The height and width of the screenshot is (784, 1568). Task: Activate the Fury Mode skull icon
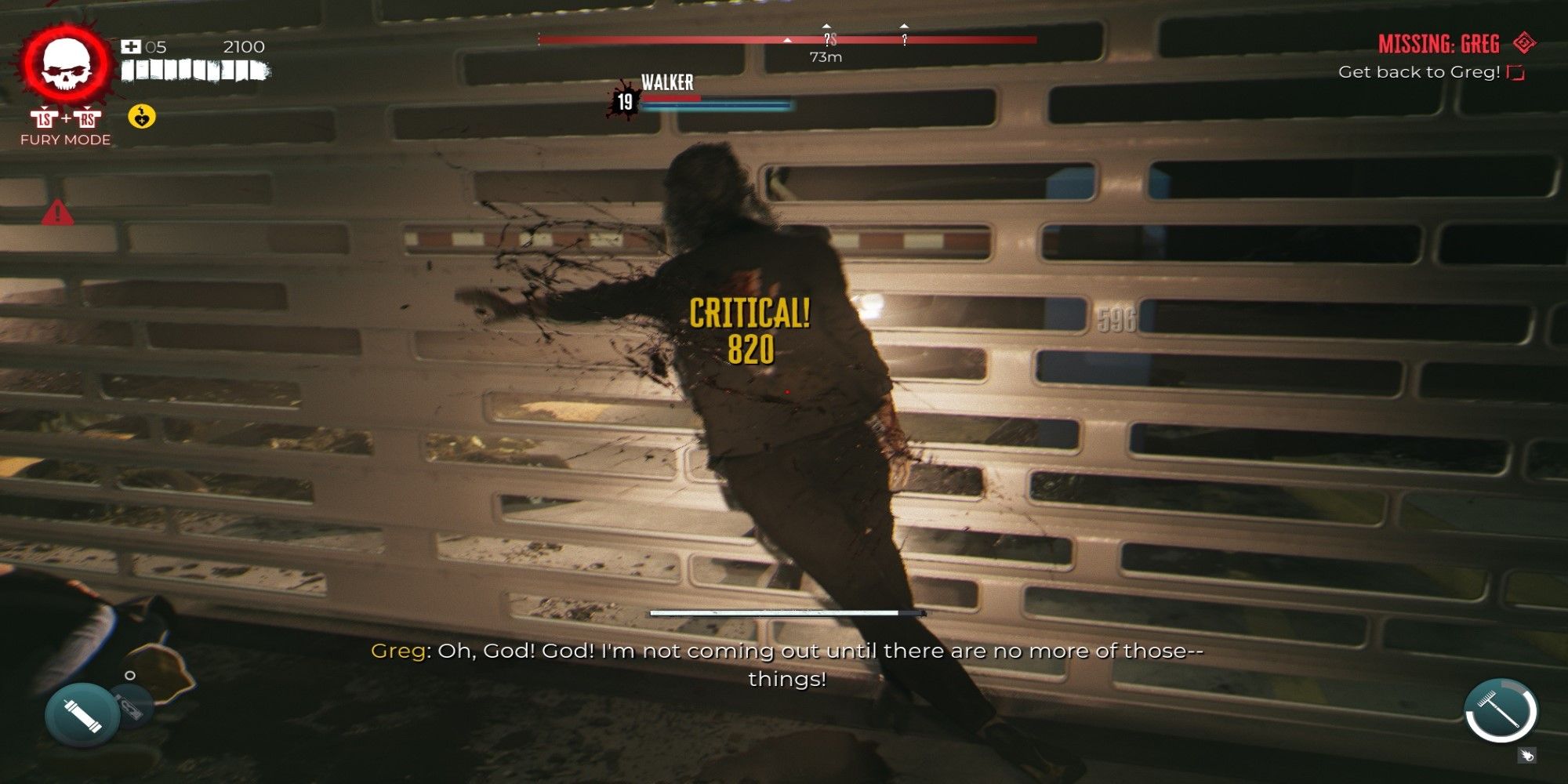point(66,66)
